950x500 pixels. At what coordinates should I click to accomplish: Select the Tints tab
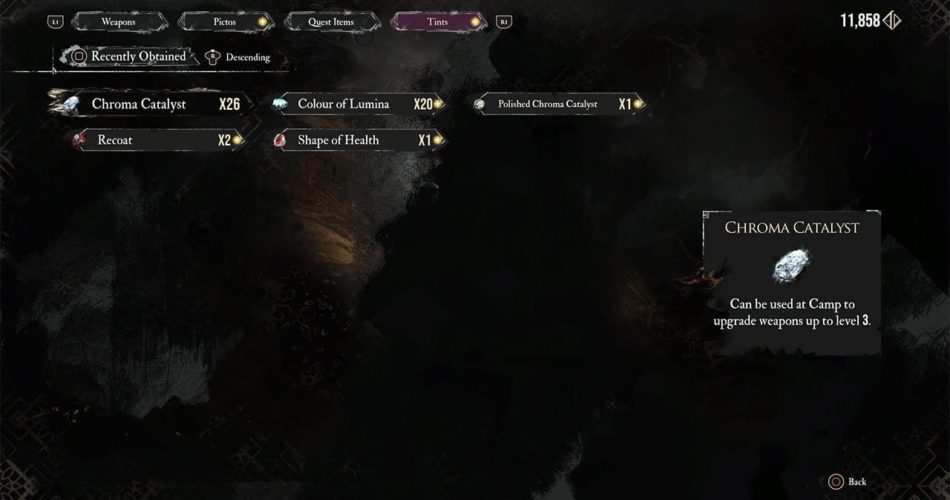pyautogui.click(x=438, y=21)
